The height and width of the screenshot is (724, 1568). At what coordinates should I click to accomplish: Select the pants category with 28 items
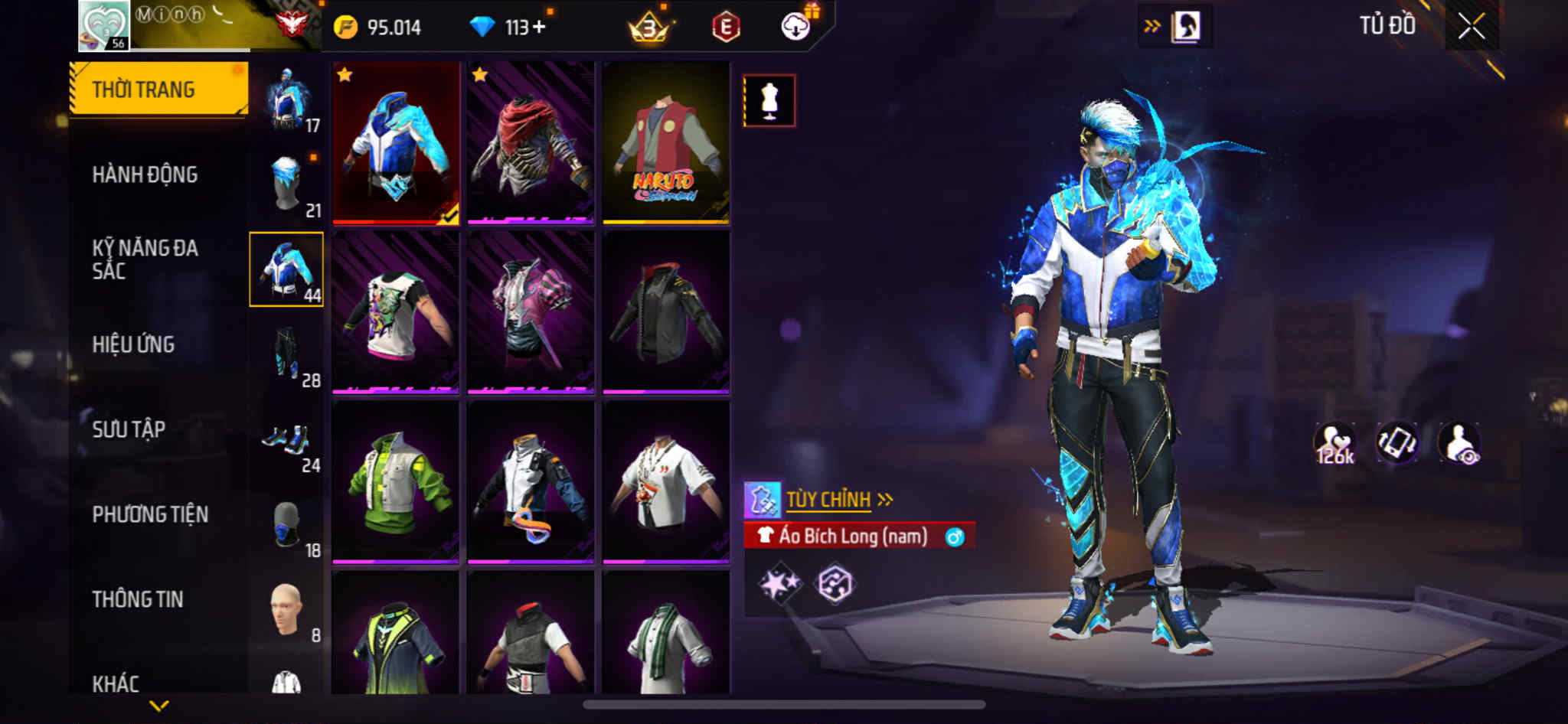point(287,355)
